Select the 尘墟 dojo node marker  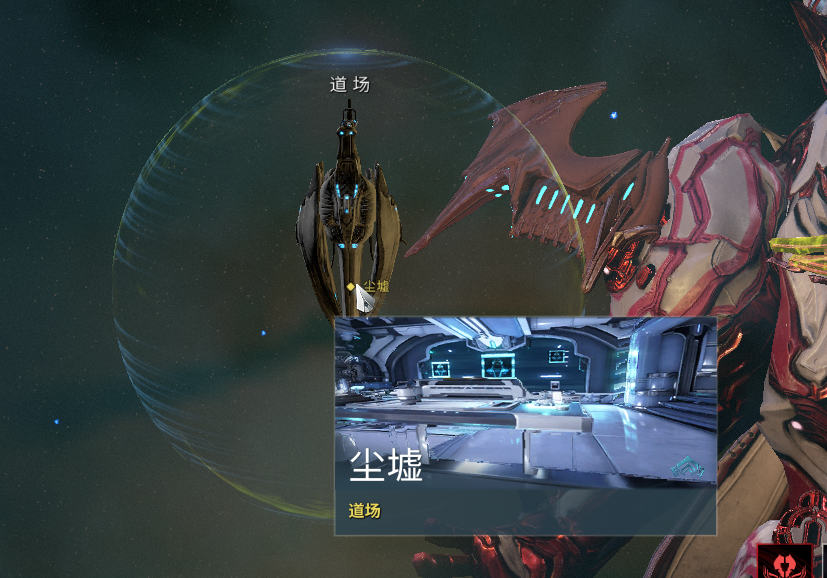(351, 287)
